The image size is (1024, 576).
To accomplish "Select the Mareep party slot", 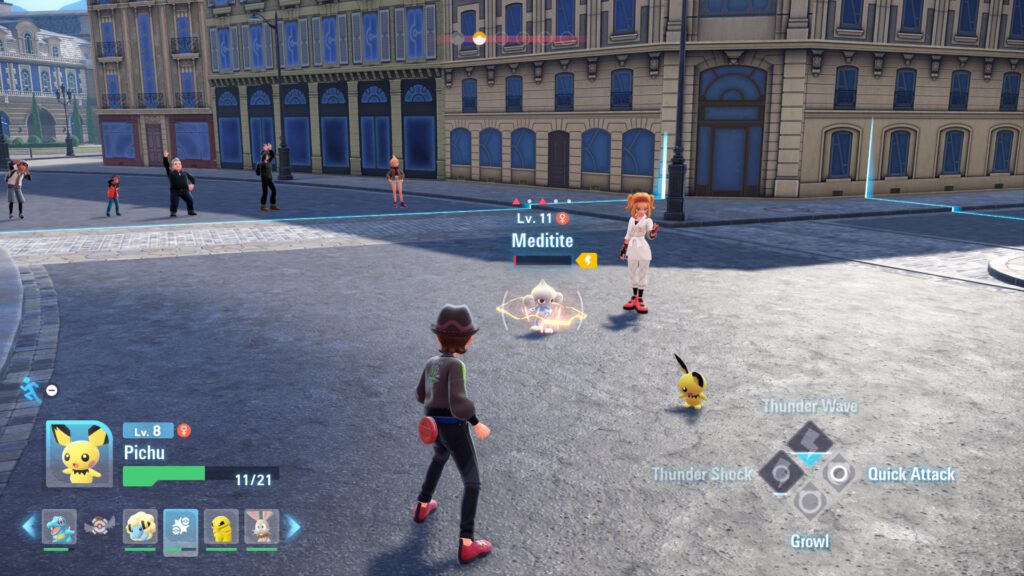I will [140, 526].
